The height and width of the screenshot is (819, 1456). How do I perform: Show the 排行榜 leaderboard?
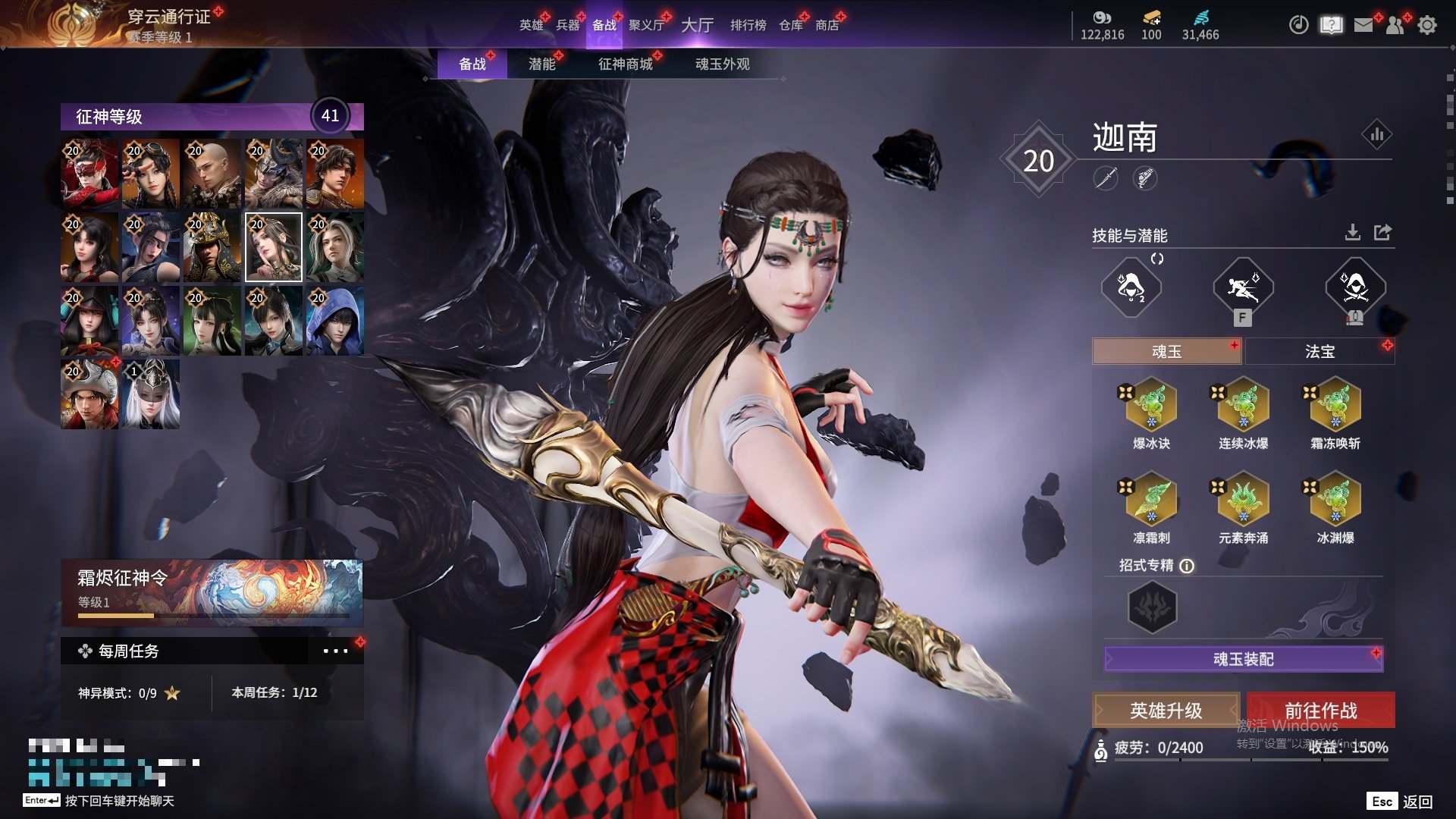pos(748,25)
